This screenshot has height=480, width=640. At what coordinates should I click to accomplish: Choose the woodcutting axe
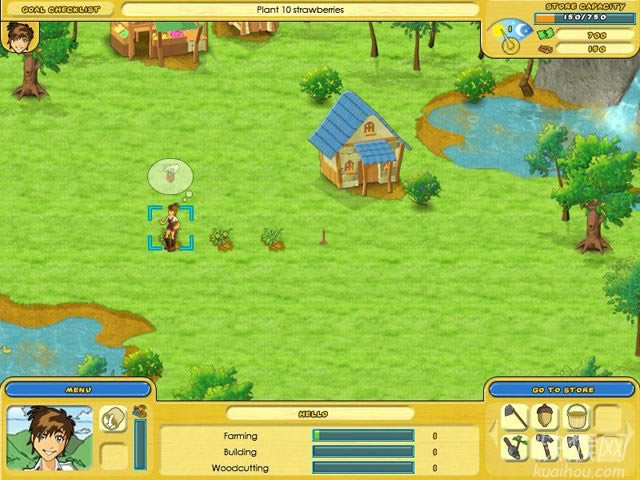[x=576, y=447]
